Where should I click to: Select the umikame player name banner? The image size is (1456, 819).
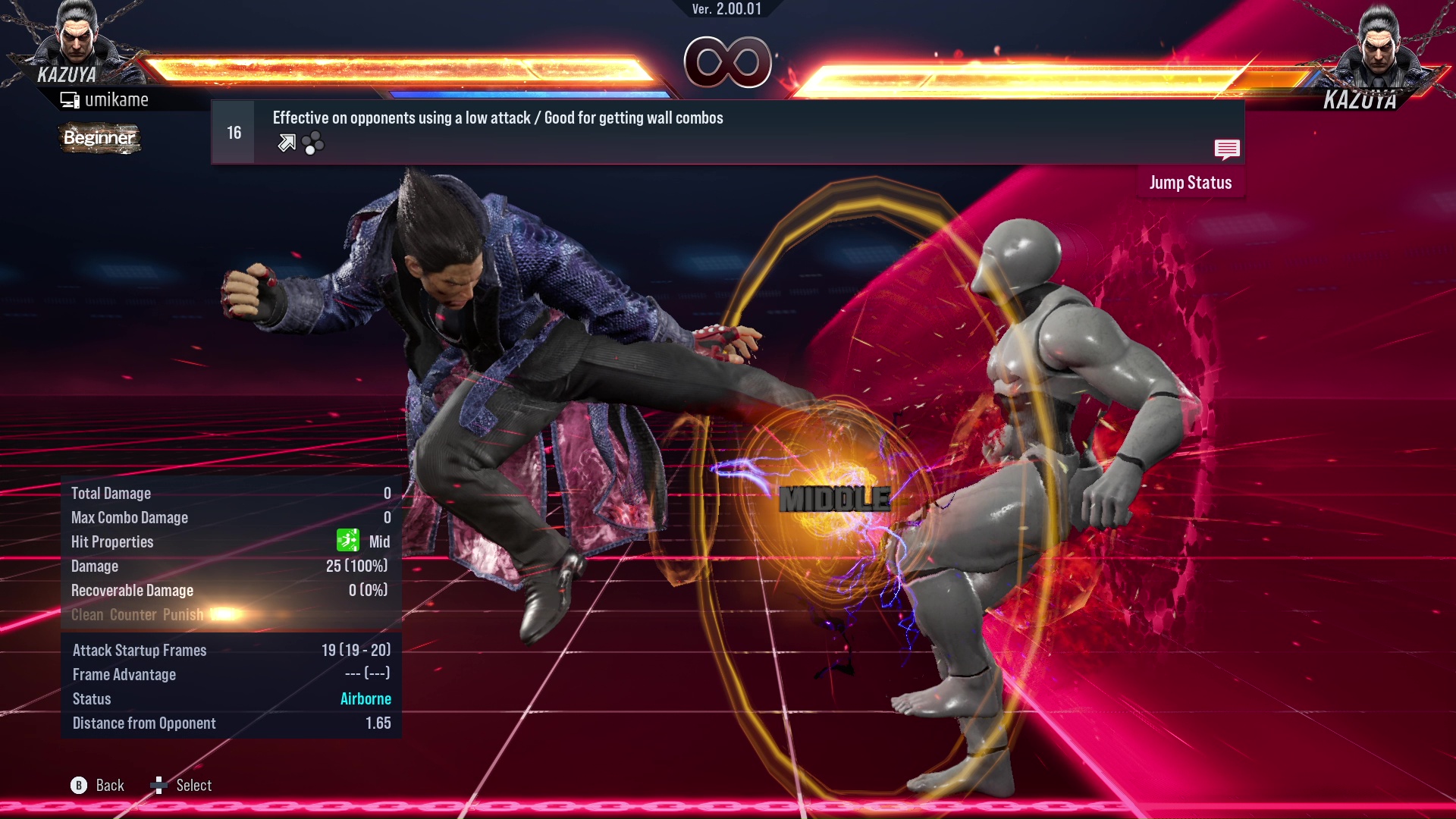point(118,99)
